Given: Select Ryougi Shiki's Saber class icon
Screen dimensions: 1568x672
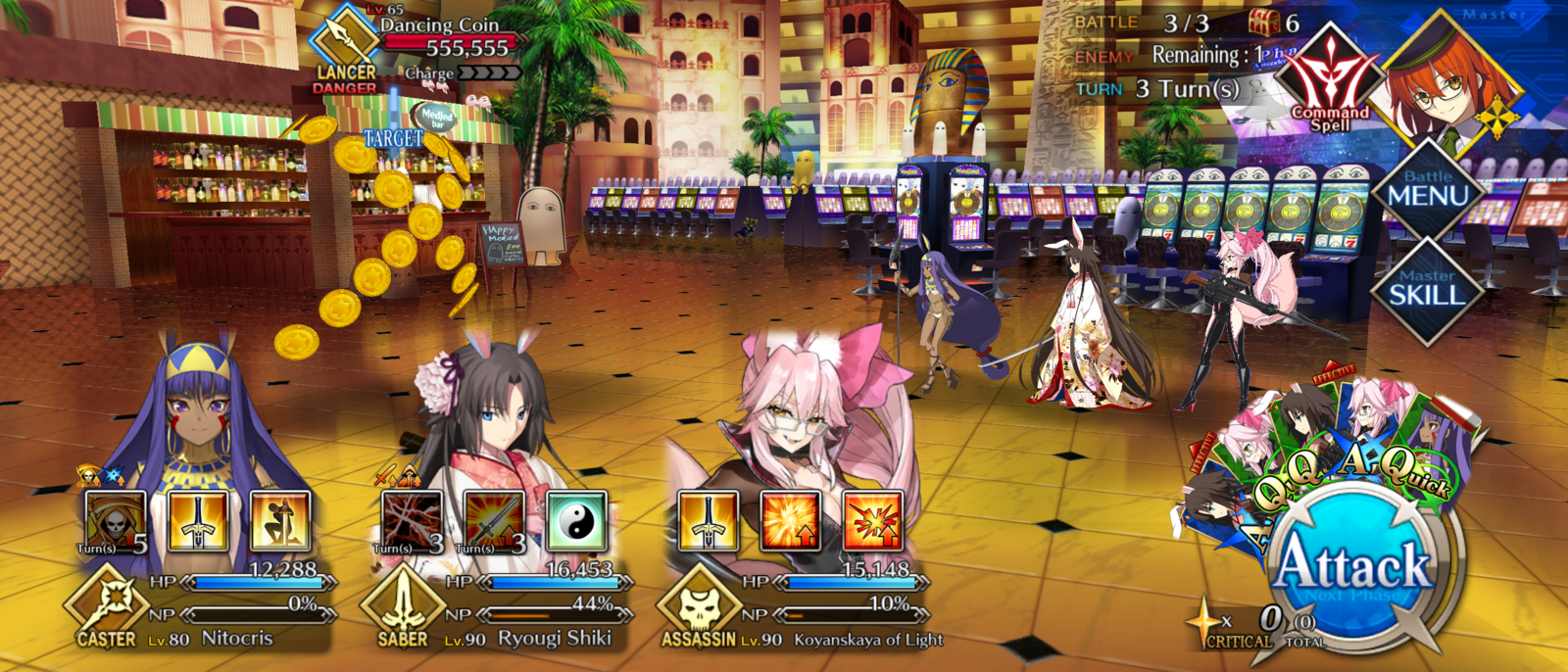Looking at the screenshot, I should tap(402, 605).
